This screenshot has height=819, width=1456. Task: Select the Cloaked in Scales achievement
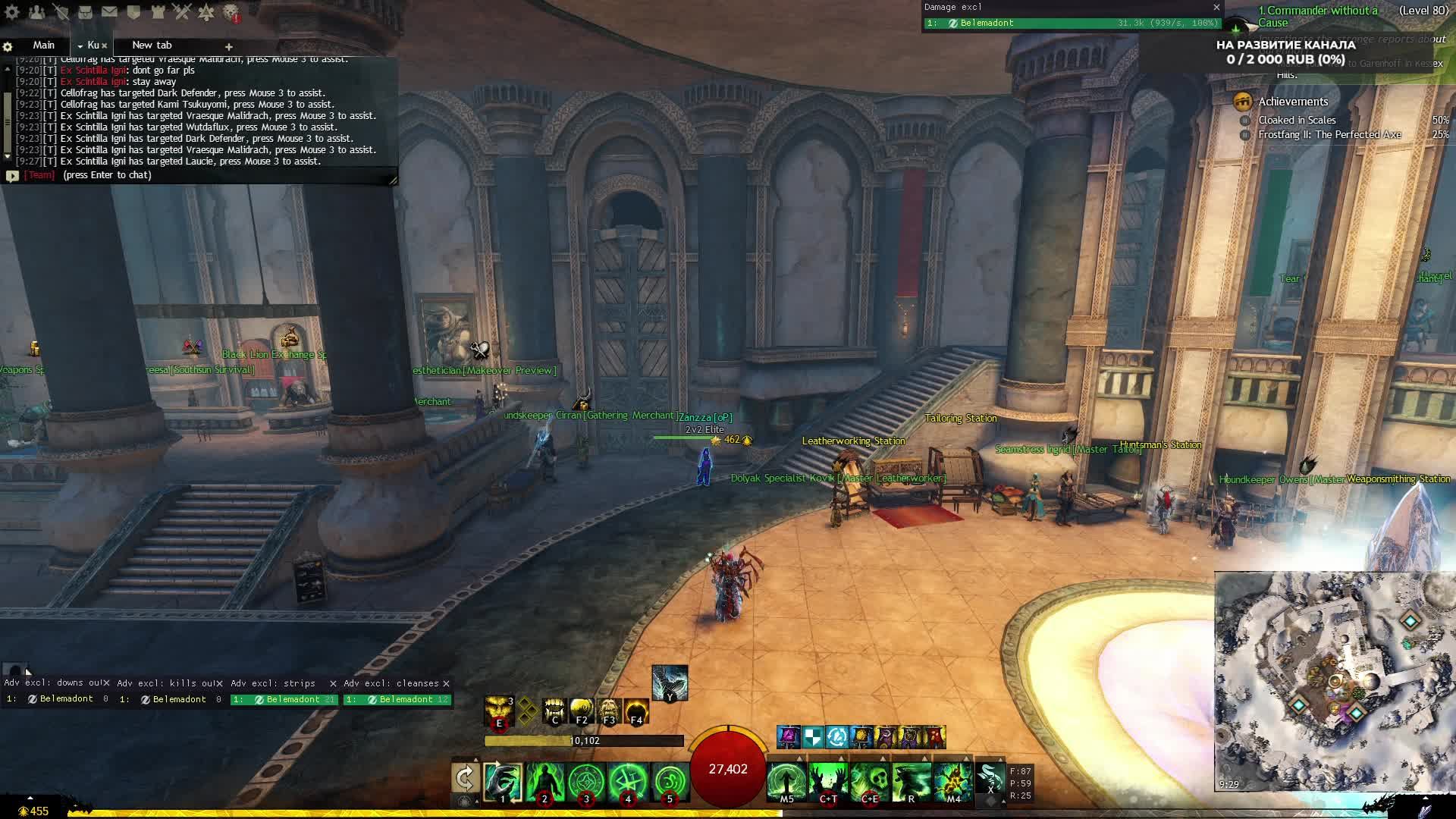coord(1297,121)
